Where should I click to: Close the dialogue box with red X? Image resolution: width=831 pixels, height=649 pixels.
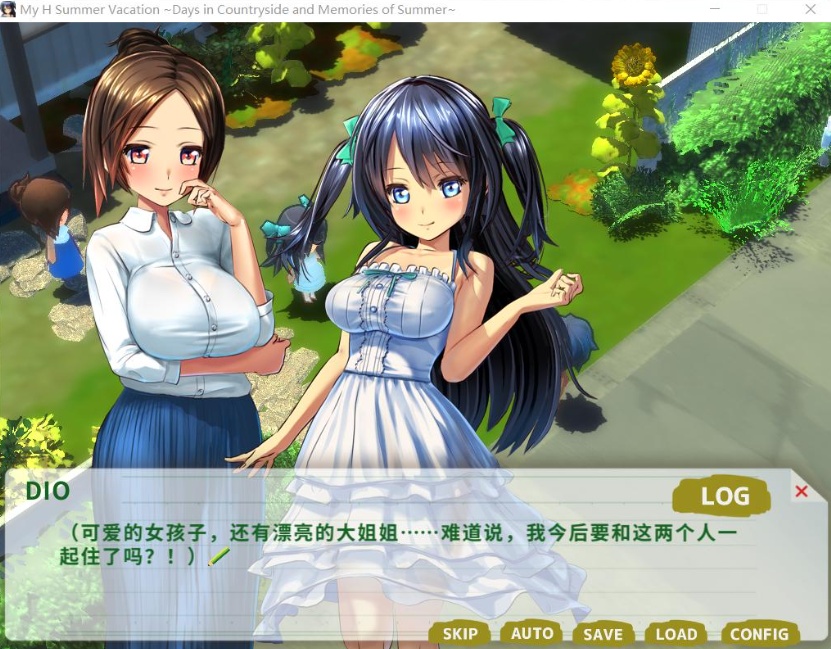click(x=801, y=491)
